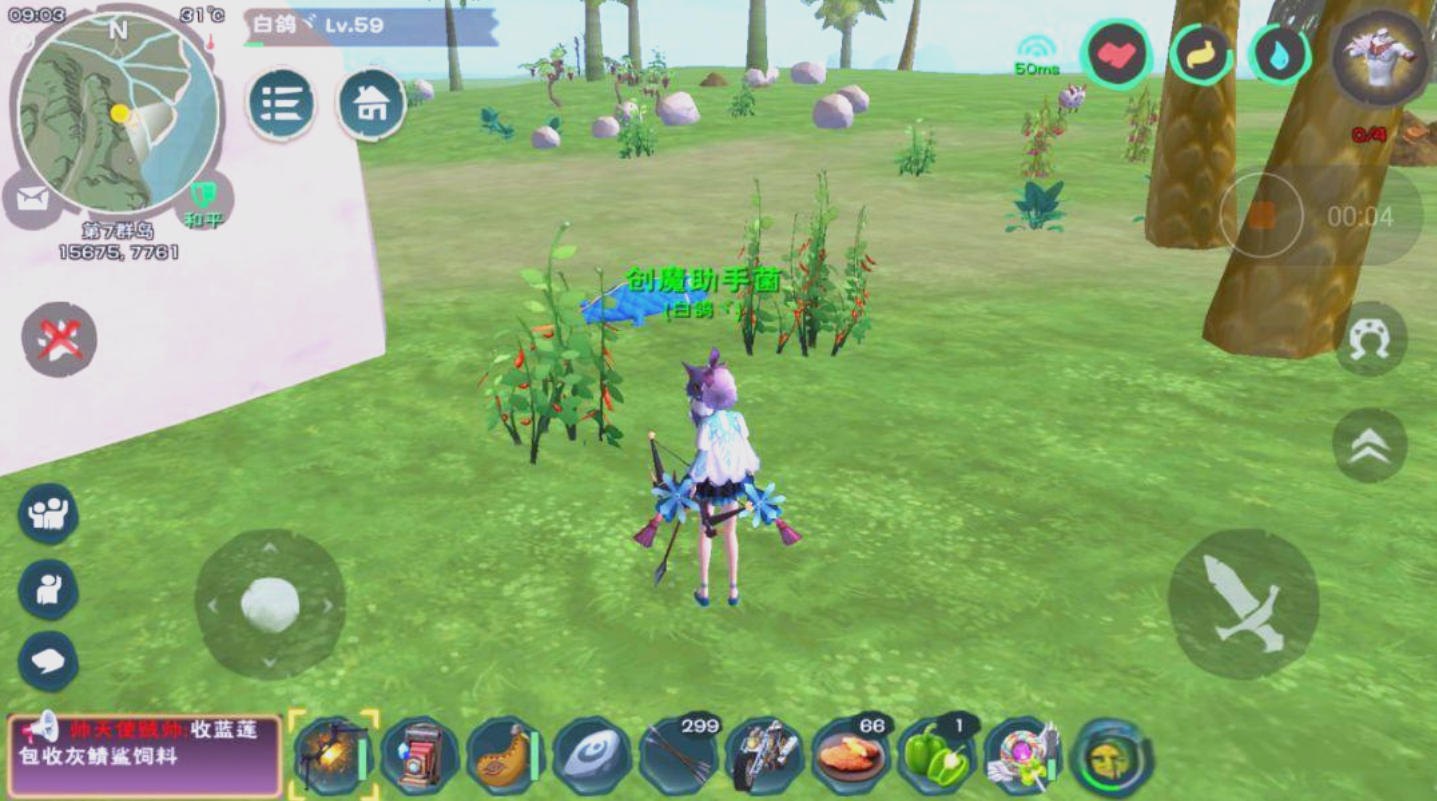Tap the sword attack button
This screenshot has height=801, width=1437.
1243,604
